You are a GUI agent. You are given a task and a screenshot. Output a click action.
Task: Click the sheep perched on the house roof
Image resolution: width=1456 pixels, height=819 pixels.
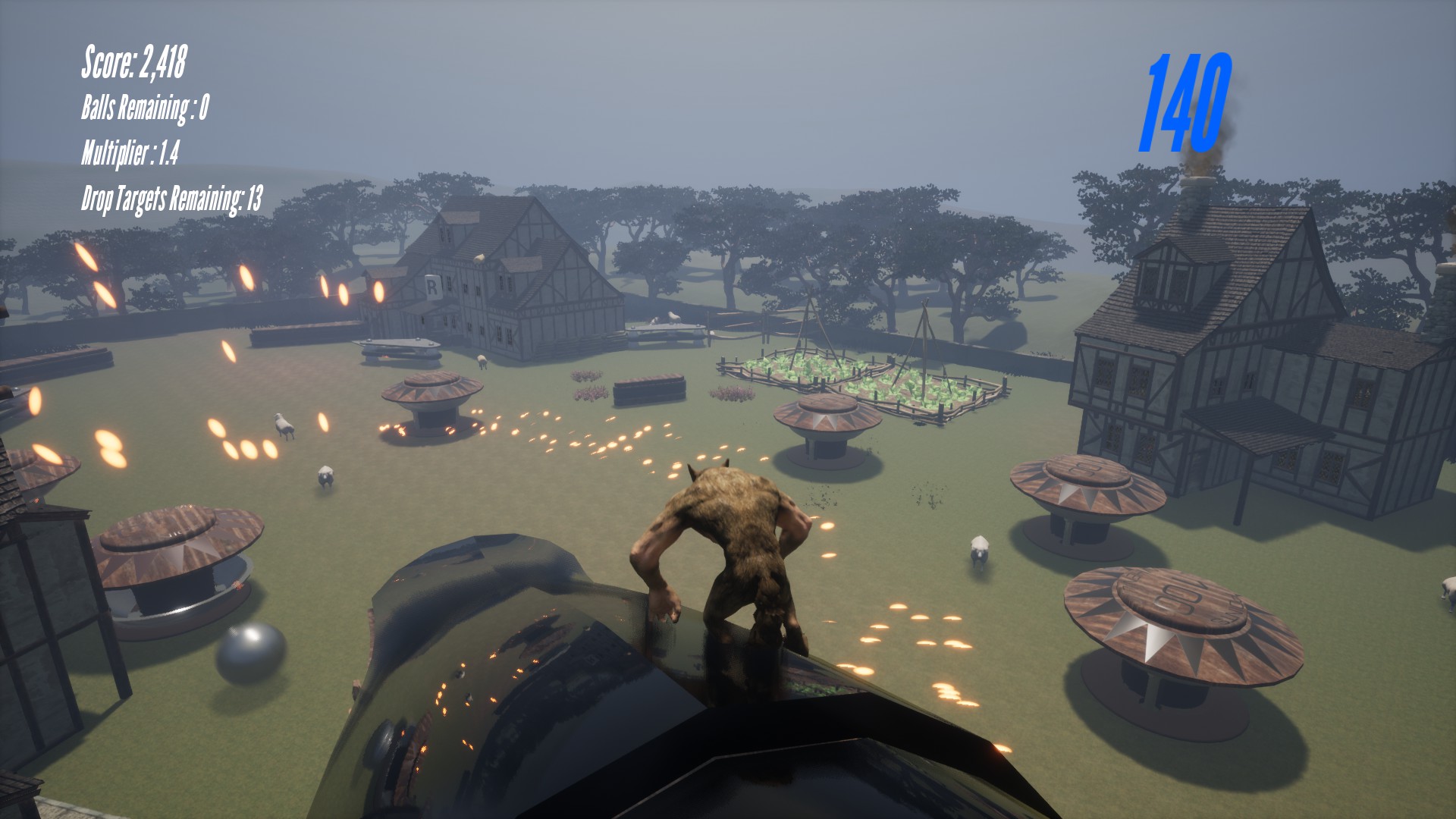coord(479,258)
